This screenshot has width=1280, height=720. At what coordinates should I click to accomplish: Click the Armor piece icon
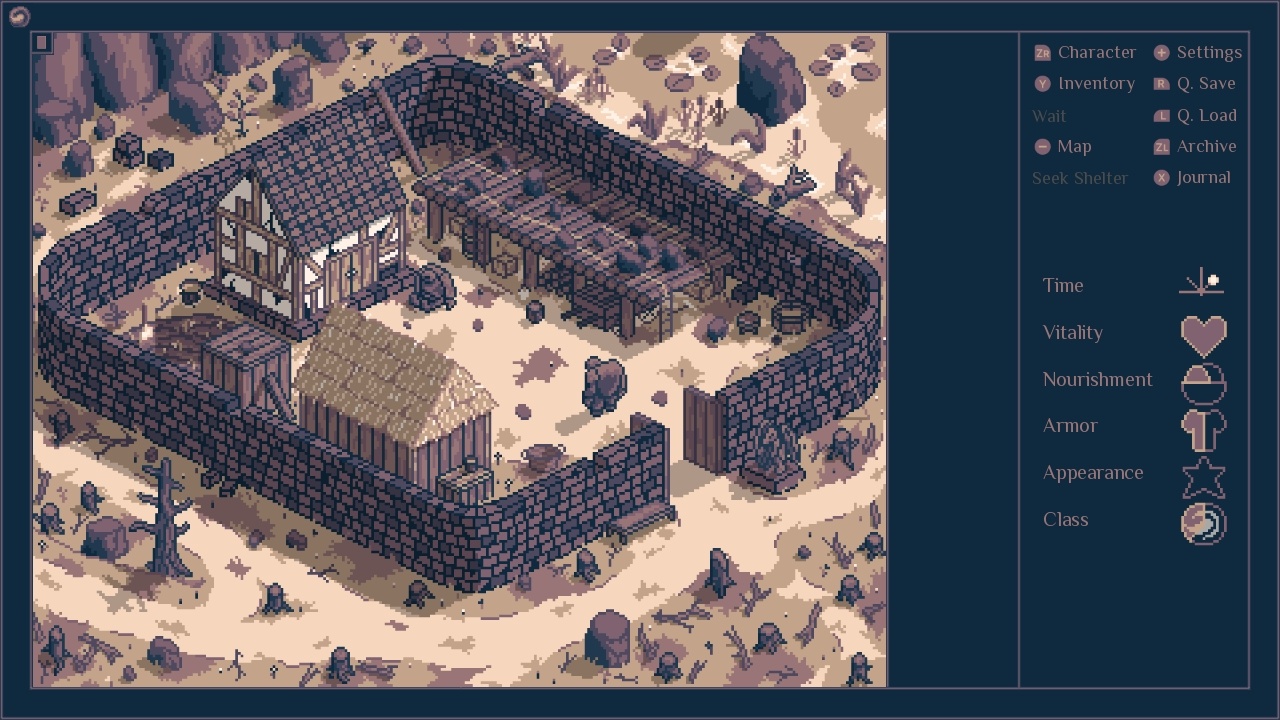pos(1203,427)
